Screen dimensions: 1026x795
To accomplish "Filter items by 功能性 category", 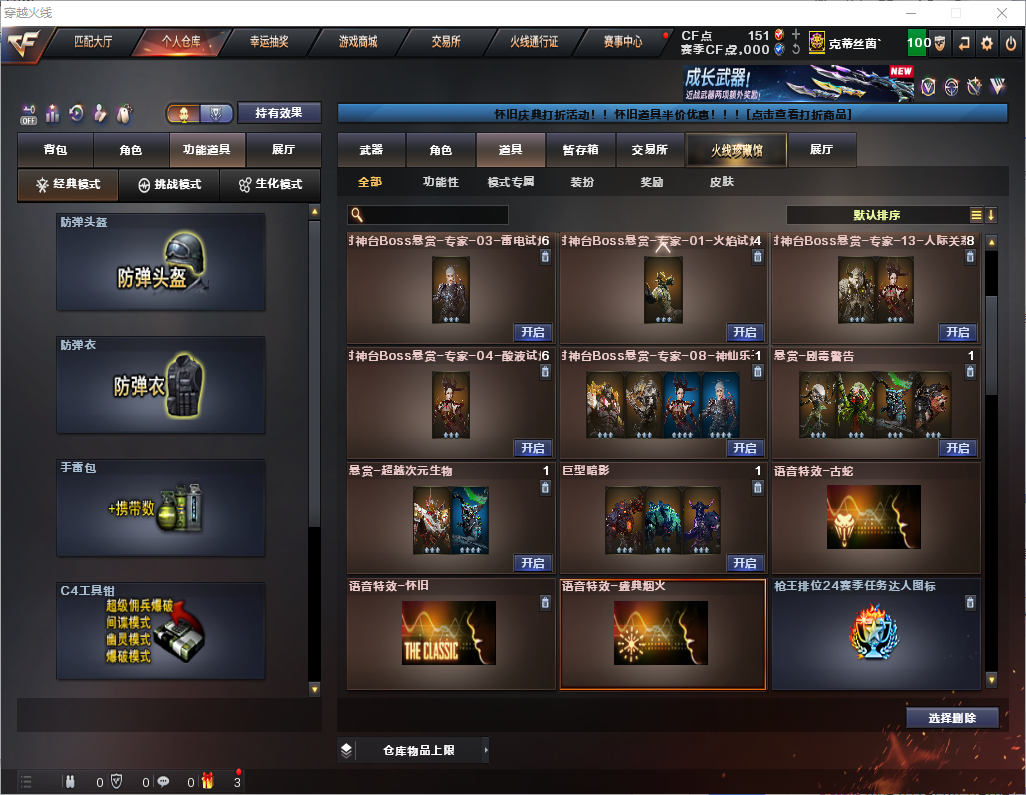I will [x=440, y=182].
